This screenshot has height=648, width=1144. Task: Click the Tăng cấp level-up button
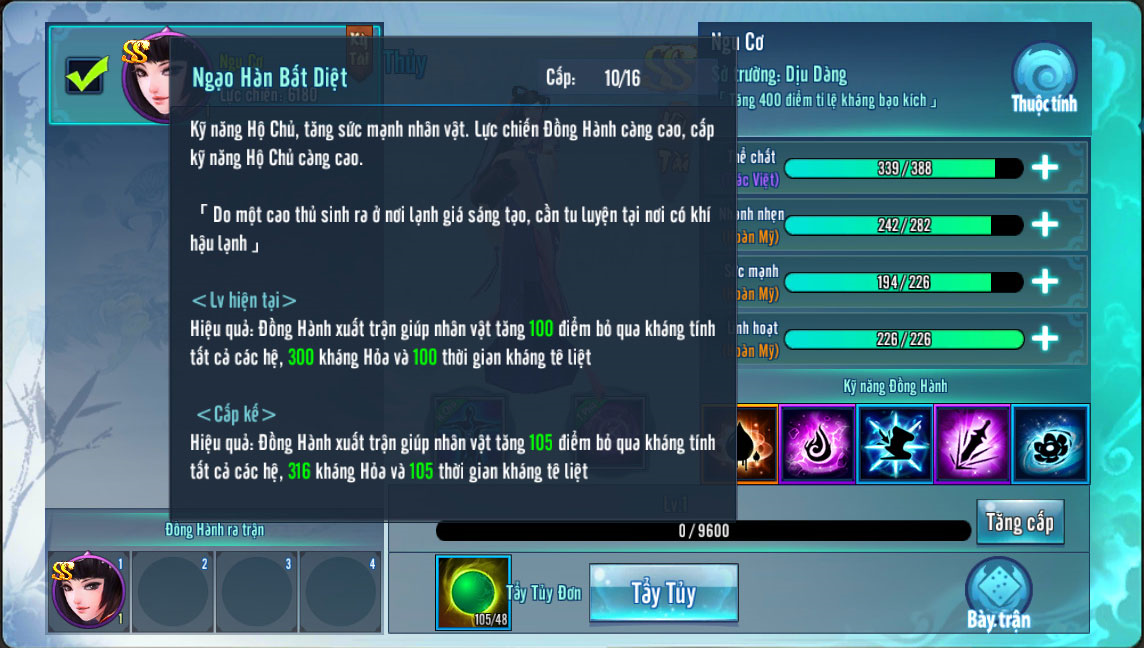click(x=1019, y=522)
